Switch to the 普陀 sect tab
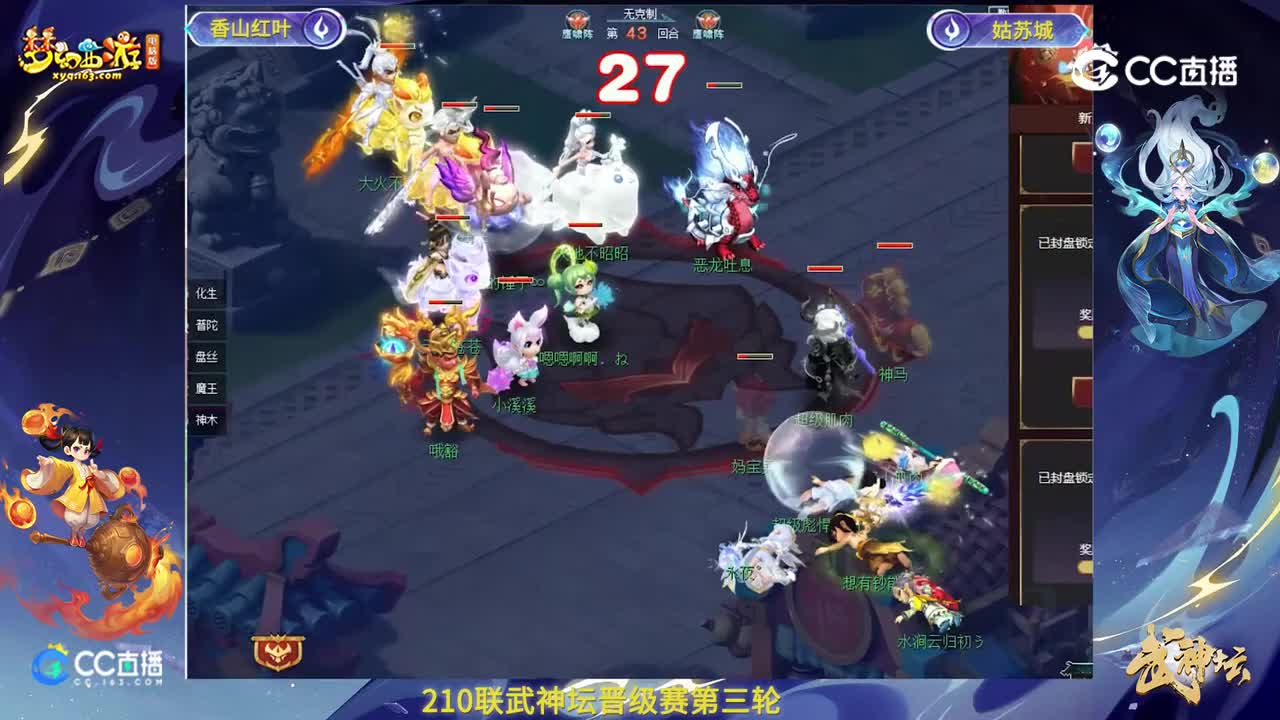The height and width of the screenshot is (720, 1280). click(x=208, y=325)
